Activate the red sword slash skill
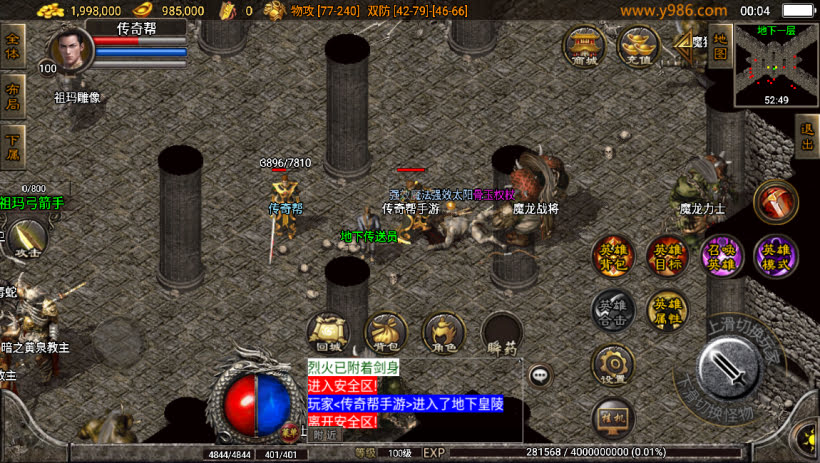The image size is (820, 463). (775, 202)
